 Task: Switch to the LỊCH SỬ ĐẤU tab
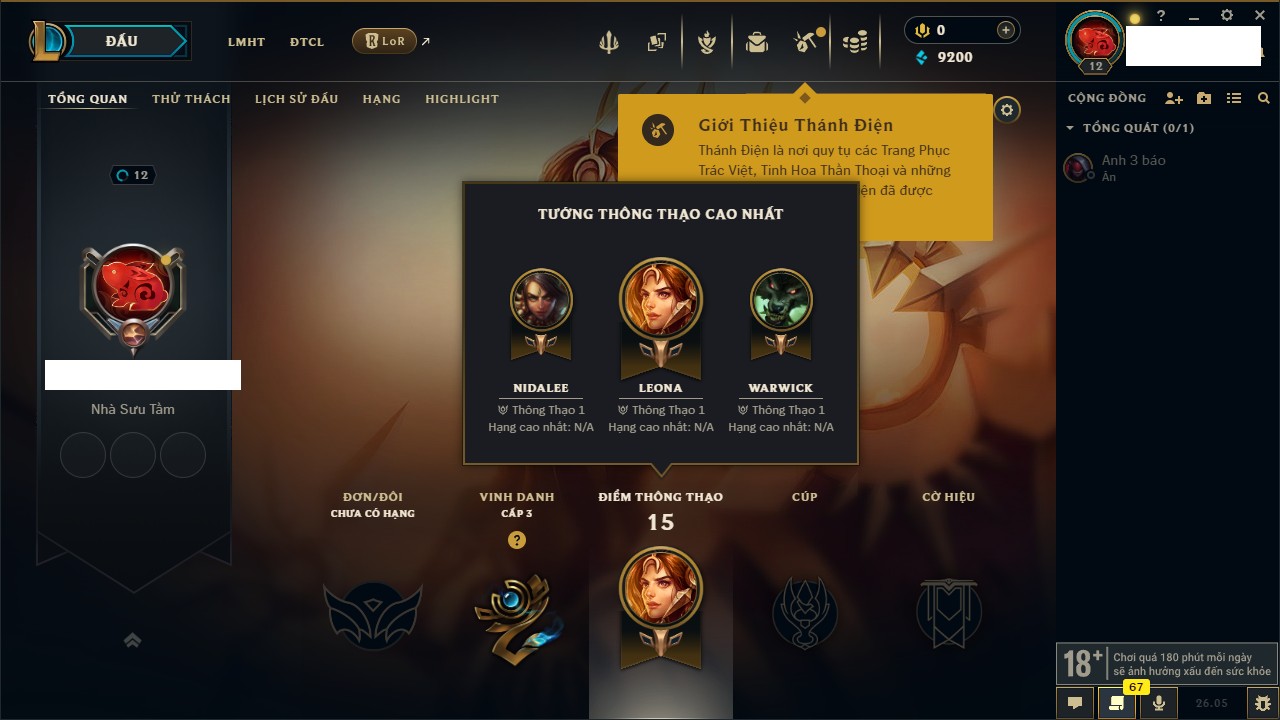296,99
